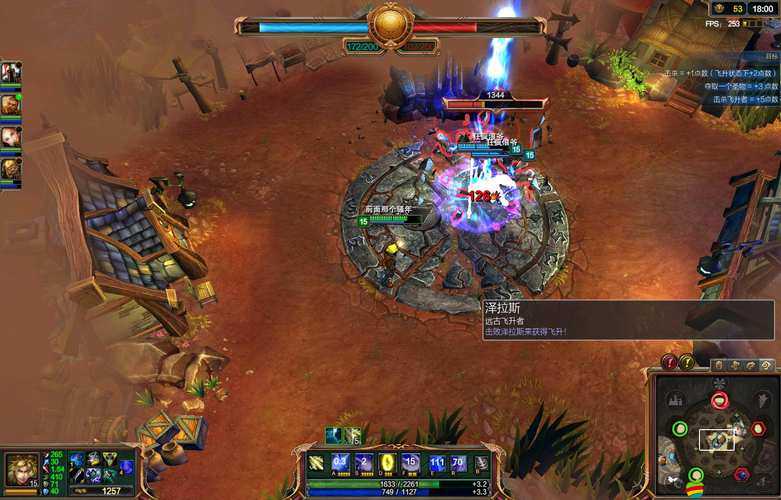The height and width of the screenshot is (500, 781).
Task: Select the top ally portrait
Action: (x=10, y=73)
